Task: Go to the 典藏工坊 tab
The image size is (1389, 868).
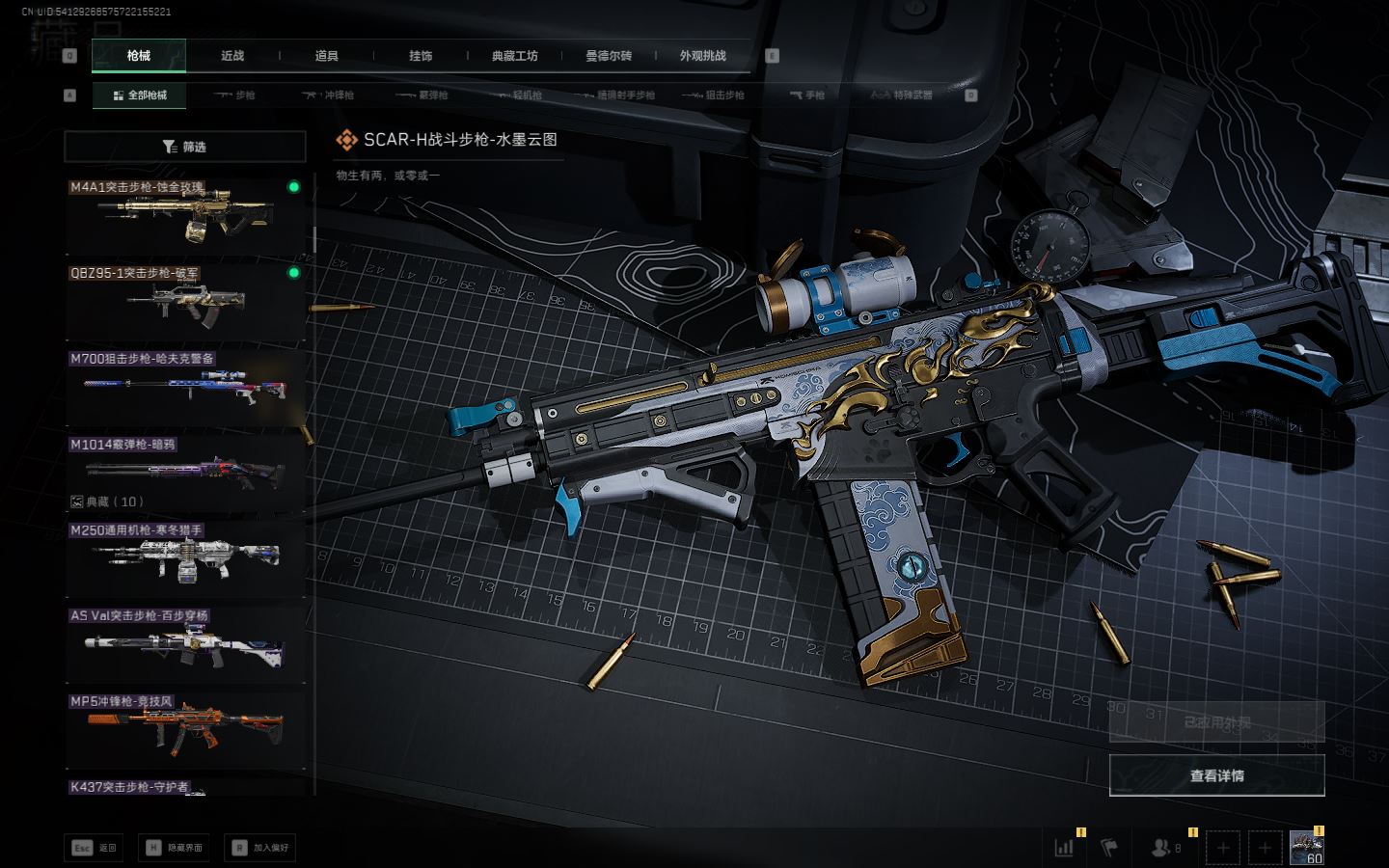Action: (x=514, y=56)
